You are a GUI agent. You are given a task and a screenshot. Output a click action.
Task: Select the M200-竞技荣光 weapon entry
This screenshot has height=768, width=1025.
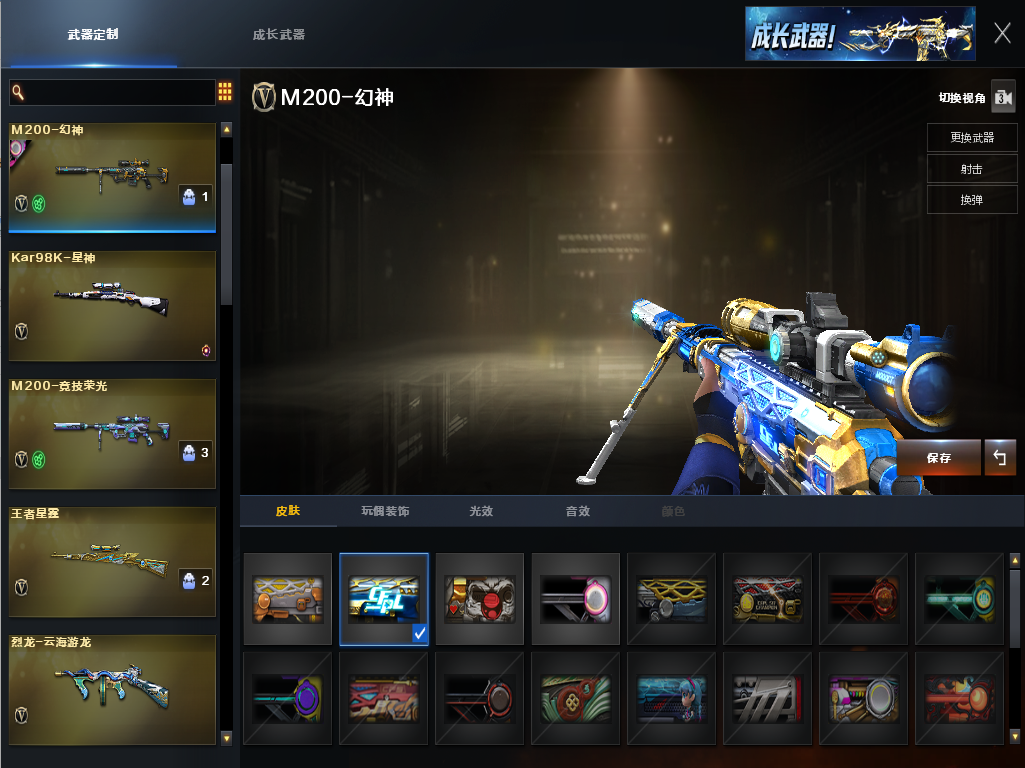[x=112, y=433]
